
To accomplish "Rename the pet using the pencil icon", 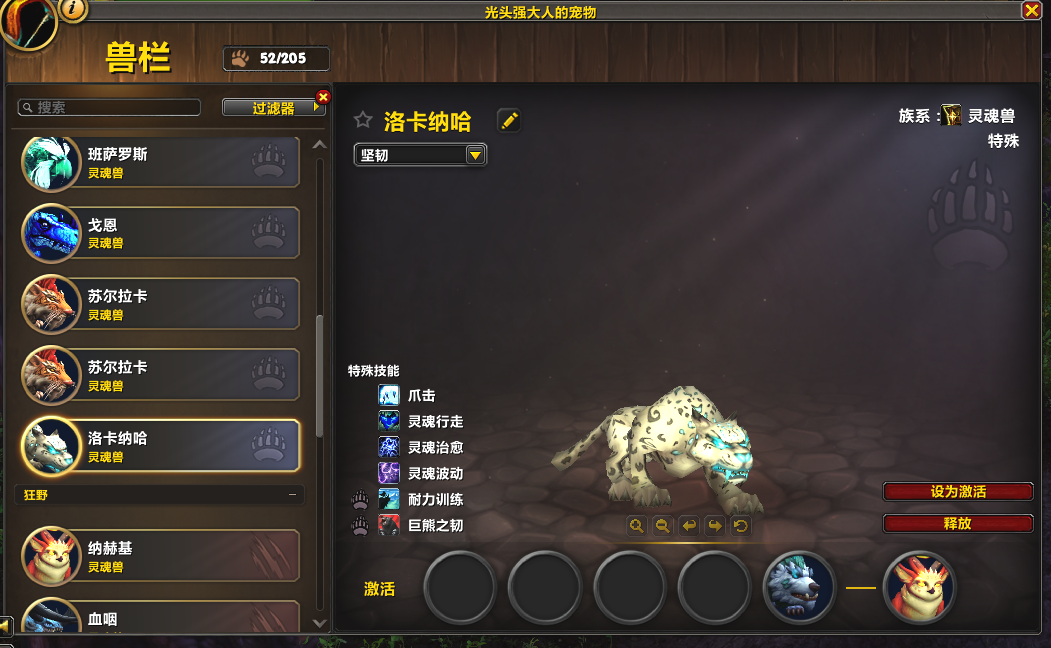I will click(509, 121).
